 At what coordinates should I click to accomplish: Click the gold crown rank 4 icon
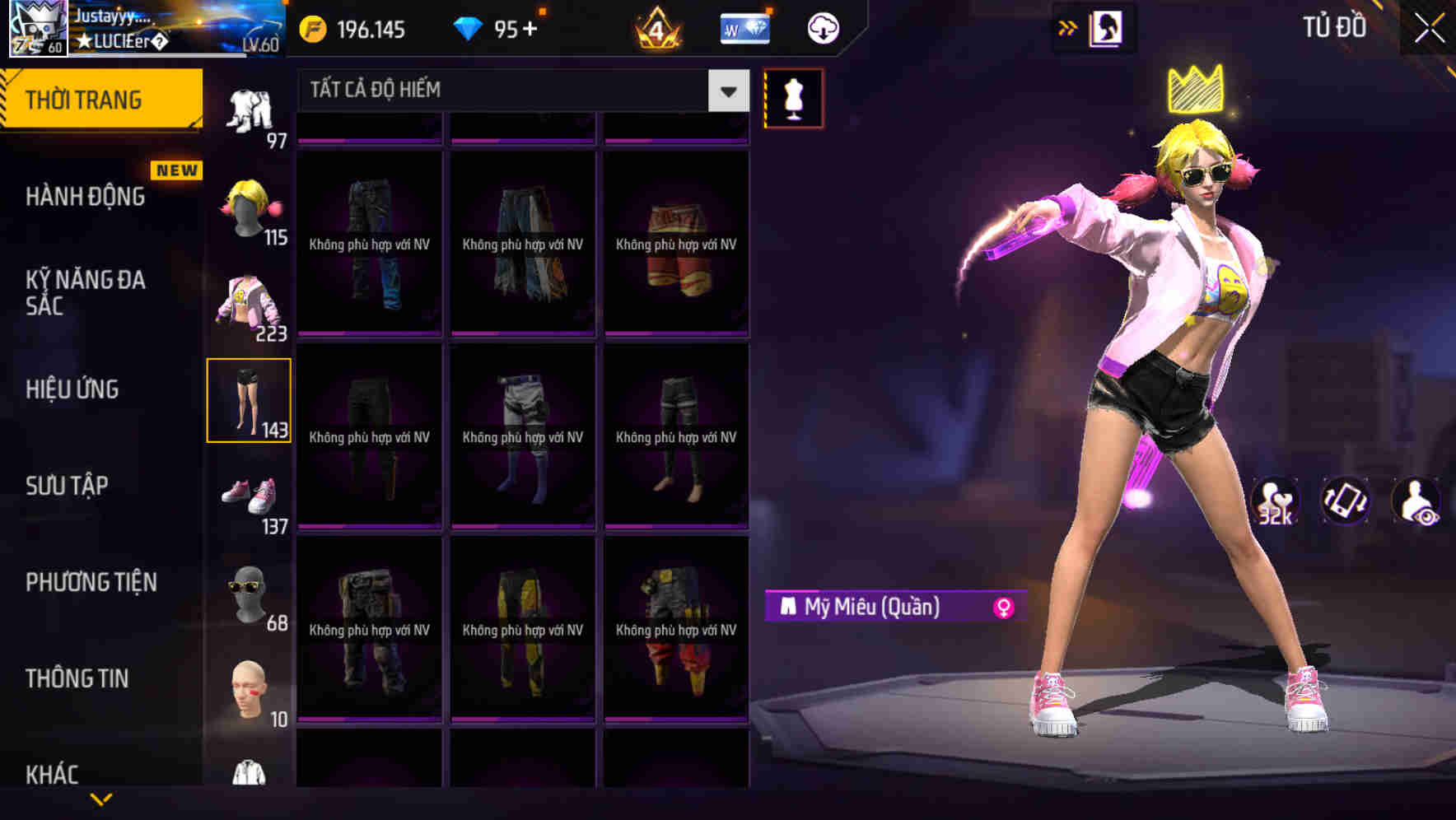(x=659, y=28)
